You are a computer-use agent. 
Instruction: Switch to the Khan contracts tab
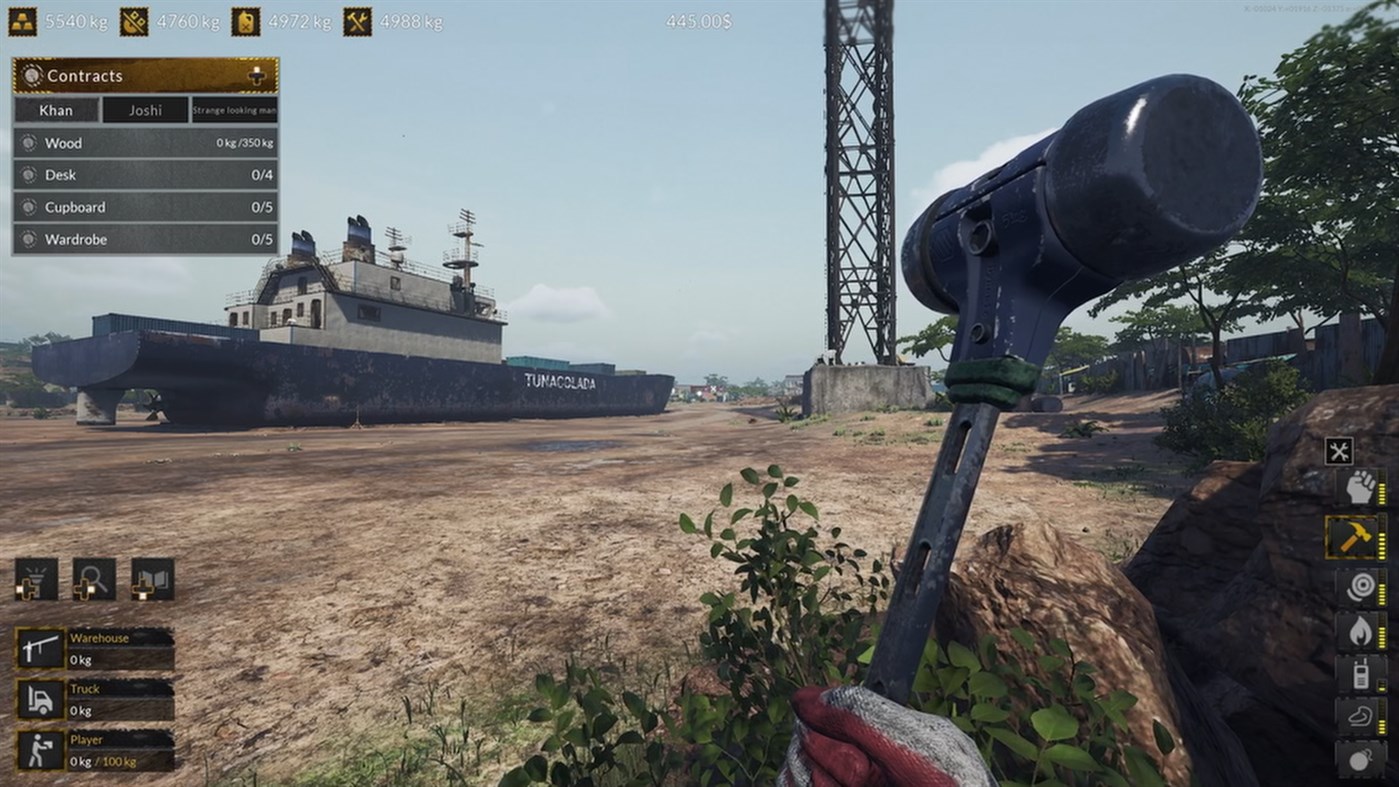click(x=56, y=110)
